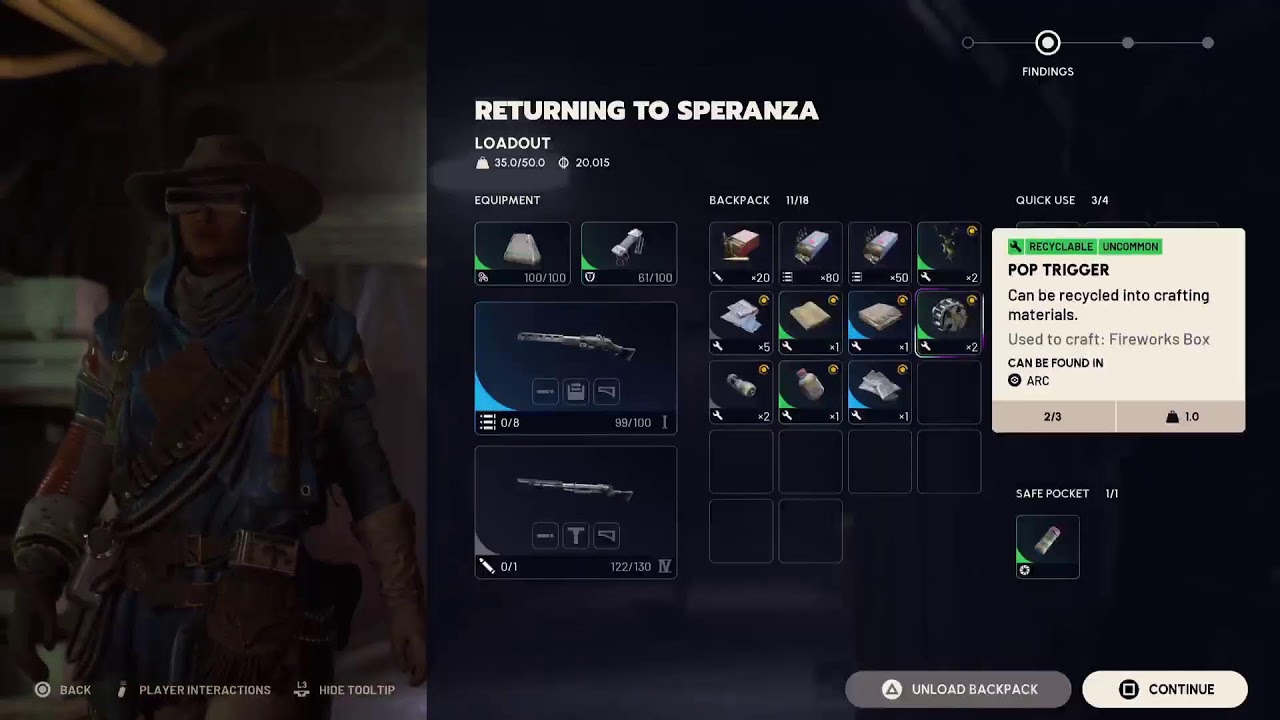
Task: Unload the backpack contents
Action: pos(958,689)
